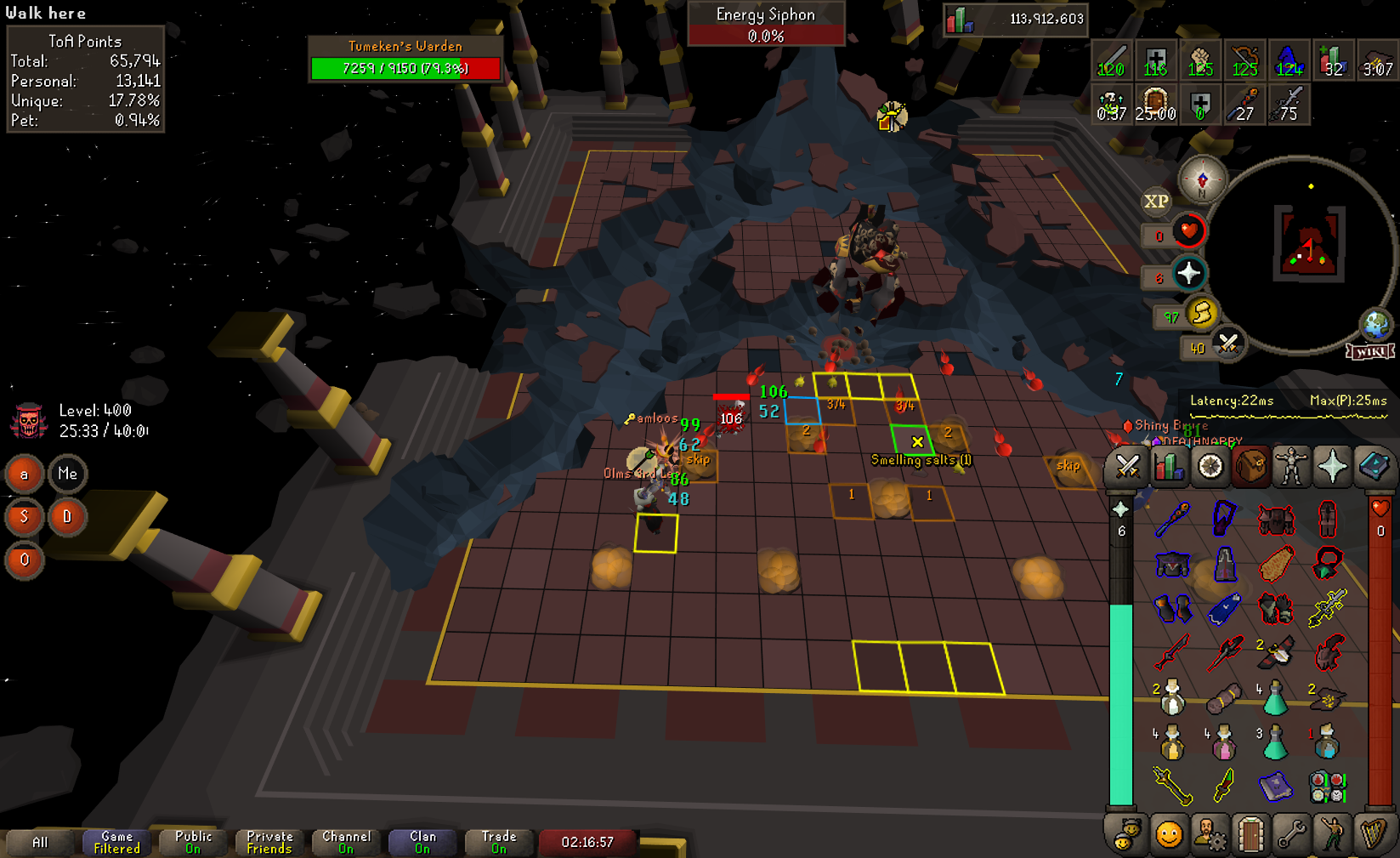Open the world map globe
The width and height of the screenshot is (1400, 858).
coord(1375,324)
